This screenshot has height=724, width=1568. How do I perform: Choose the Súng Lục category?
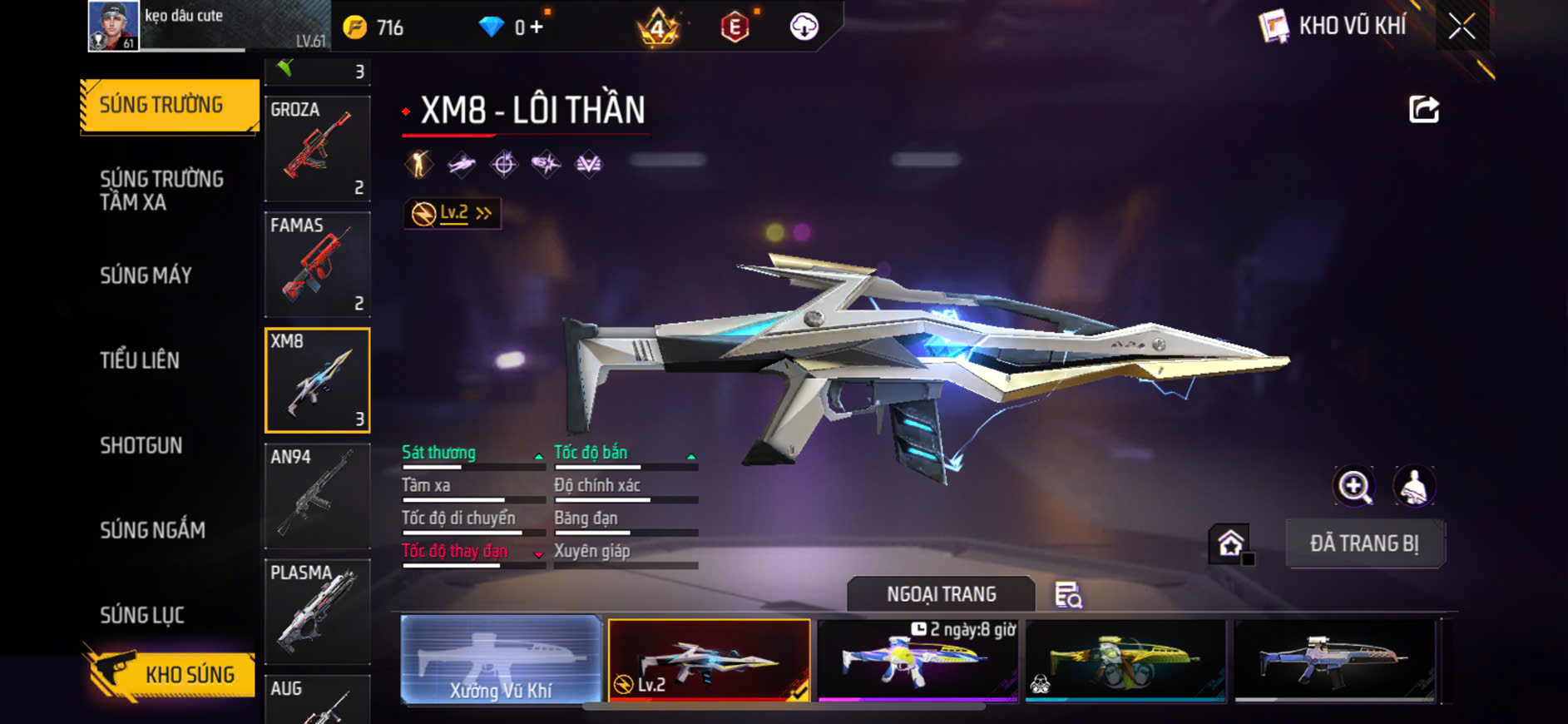[142, 615]
